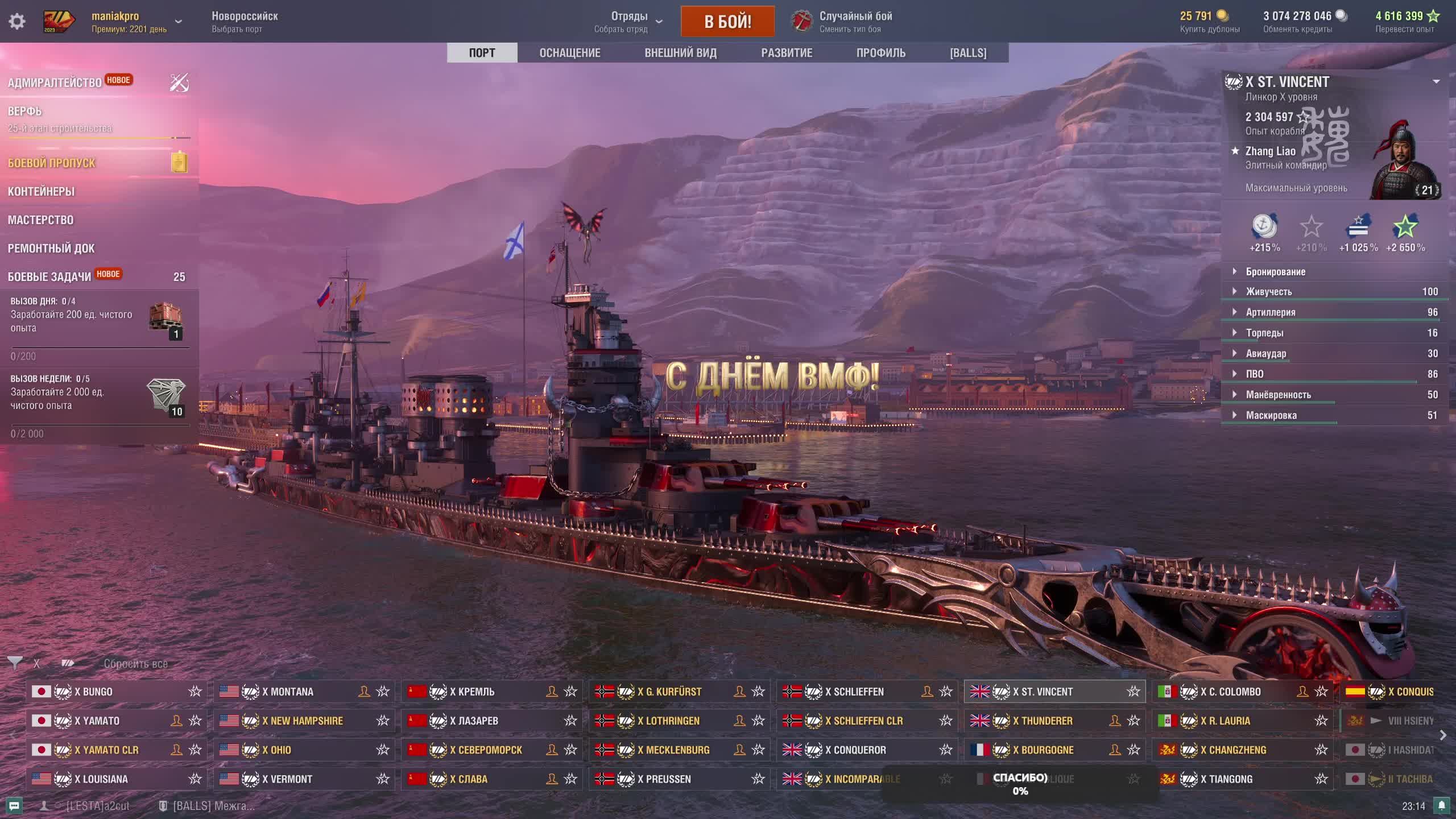Expand the Бронирование stat row
1456x819 pixels.
click(x=1275, y=272)
